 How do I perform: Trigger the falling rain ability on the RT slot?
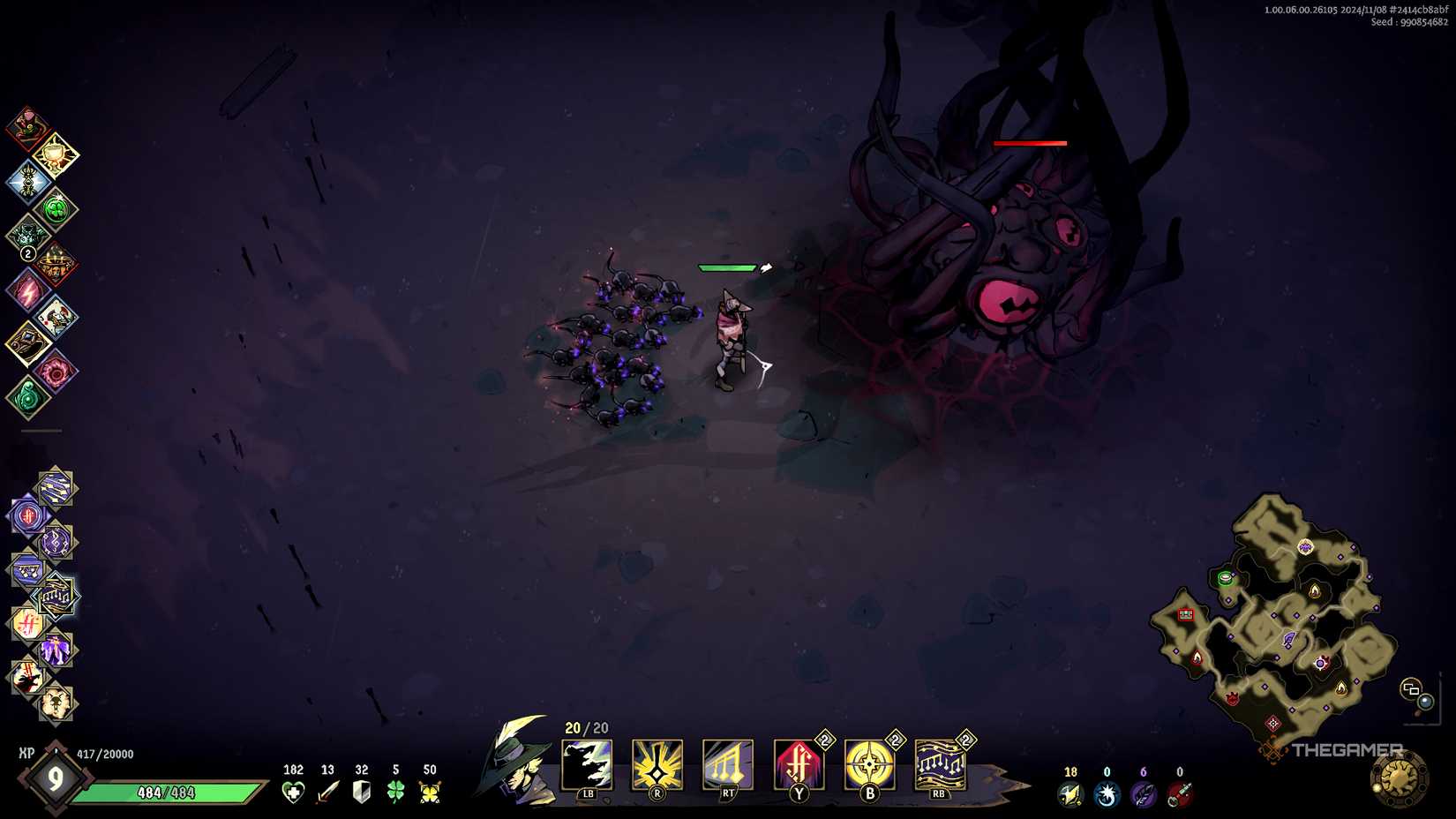(727, 763)
